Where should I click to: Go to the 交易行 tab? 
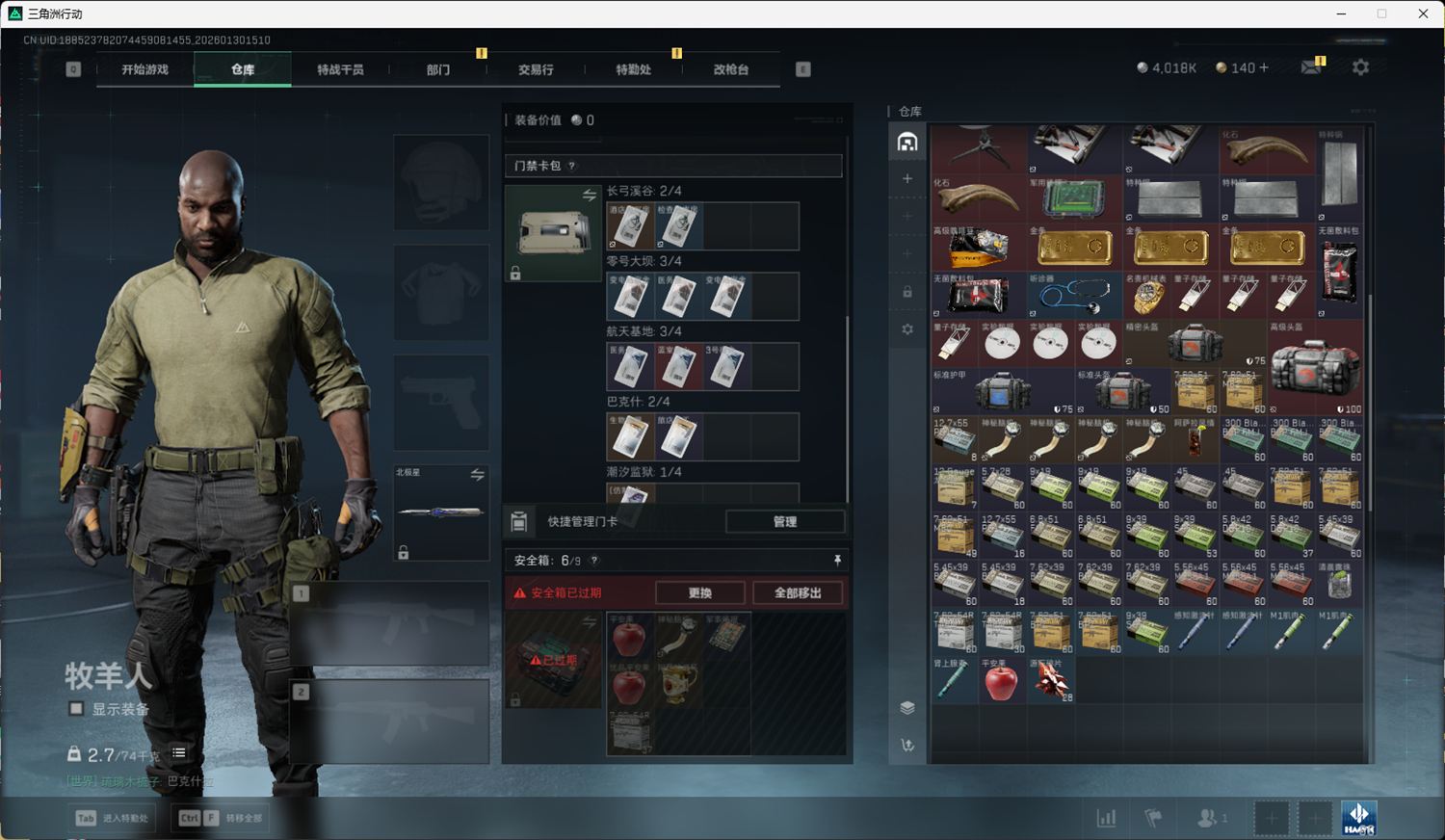click(x=536, y=69)
